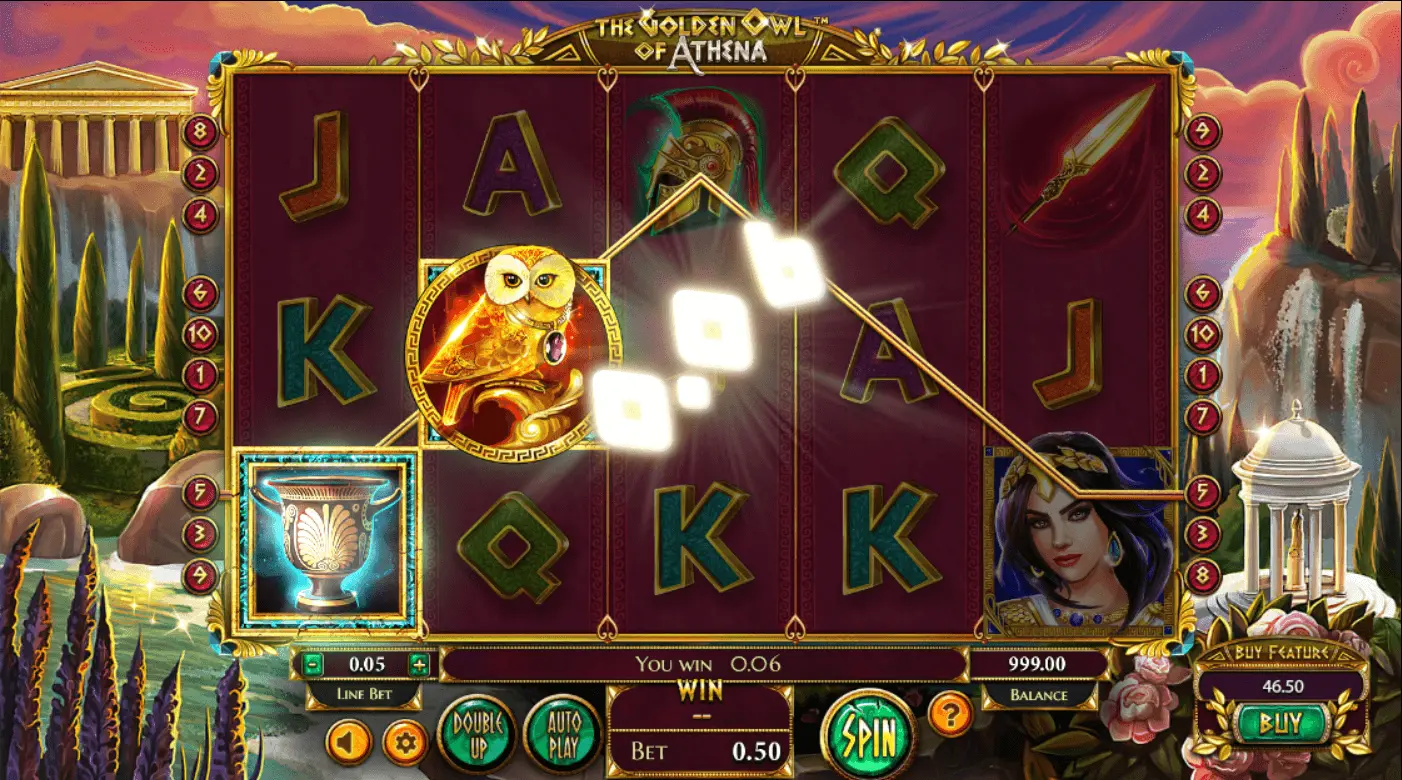The image size is (1402, 780).
Task: Open the help question mark button
Action: [950, 714]
